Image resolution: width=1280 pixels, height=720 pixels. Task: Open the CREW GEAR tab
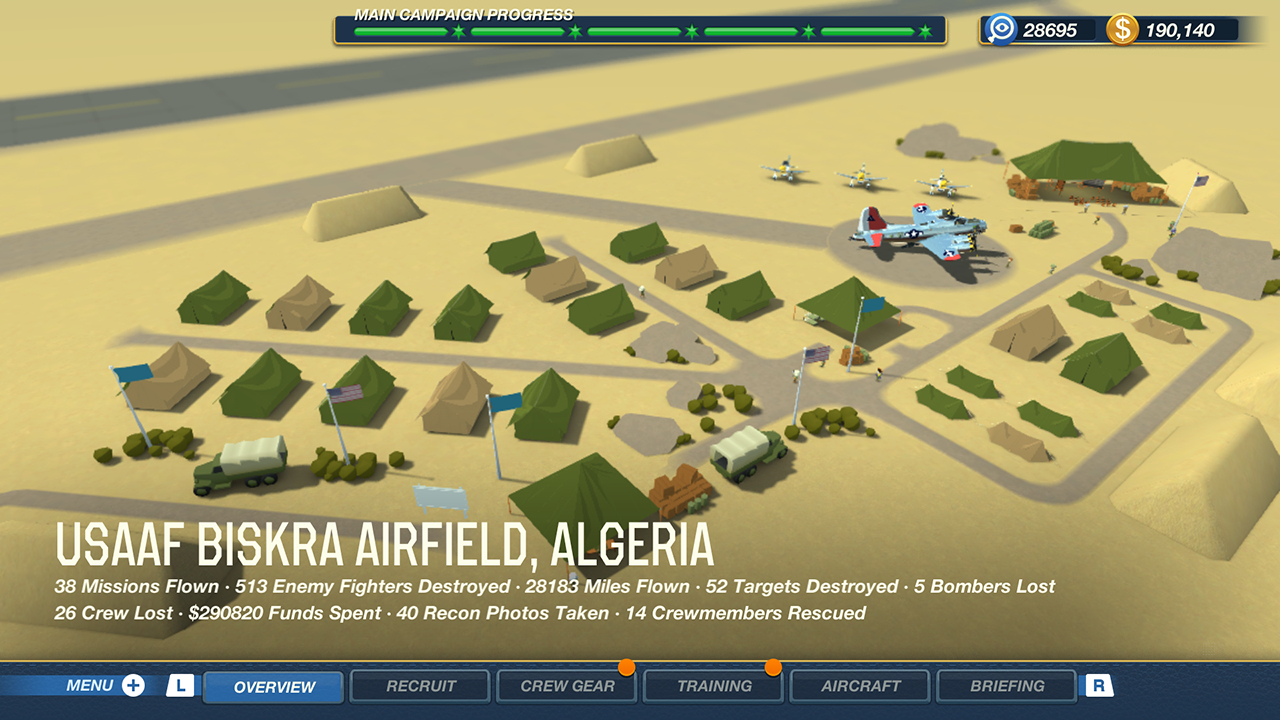click(x=566, y=685)
